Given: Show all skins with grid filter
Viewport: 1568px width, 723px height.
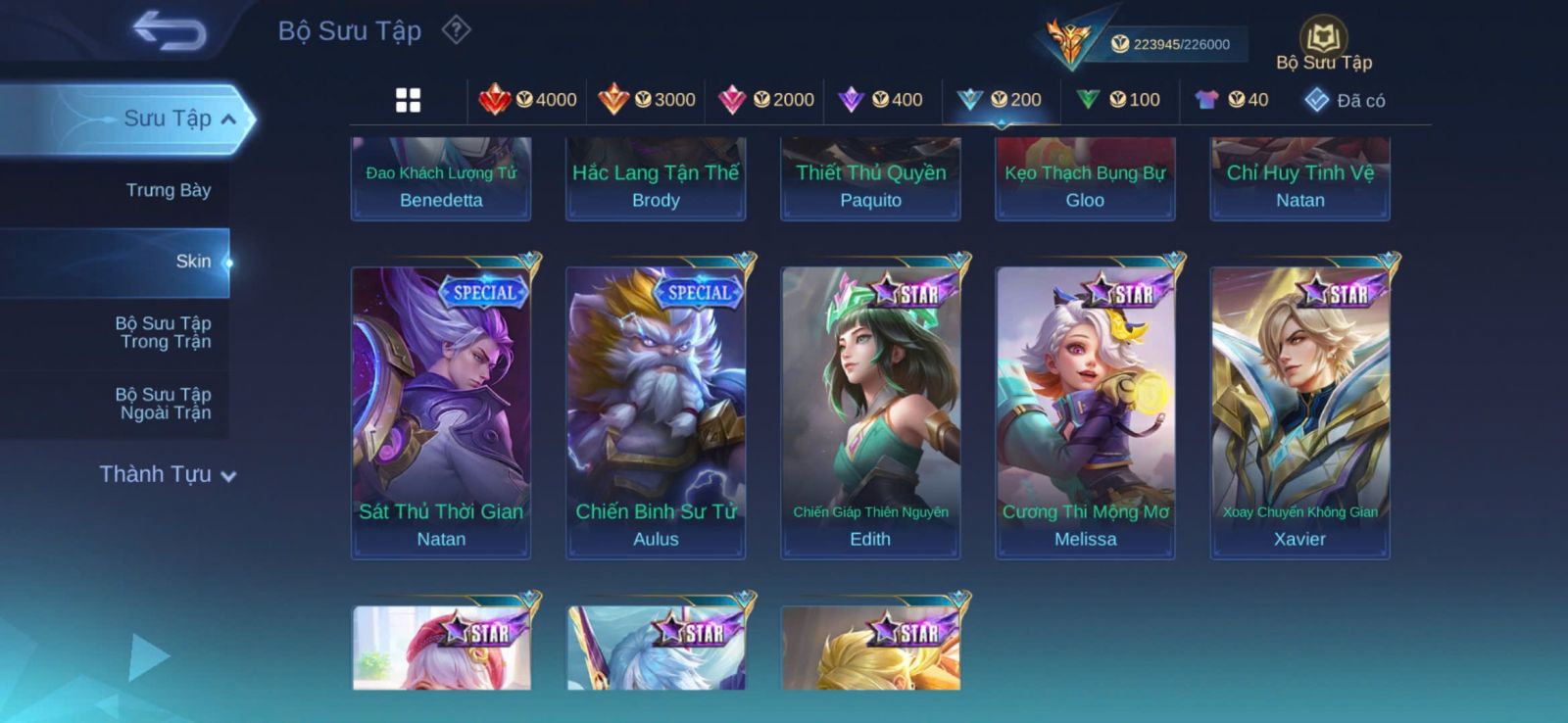Looking at the screenshot, I should [408, 100].
